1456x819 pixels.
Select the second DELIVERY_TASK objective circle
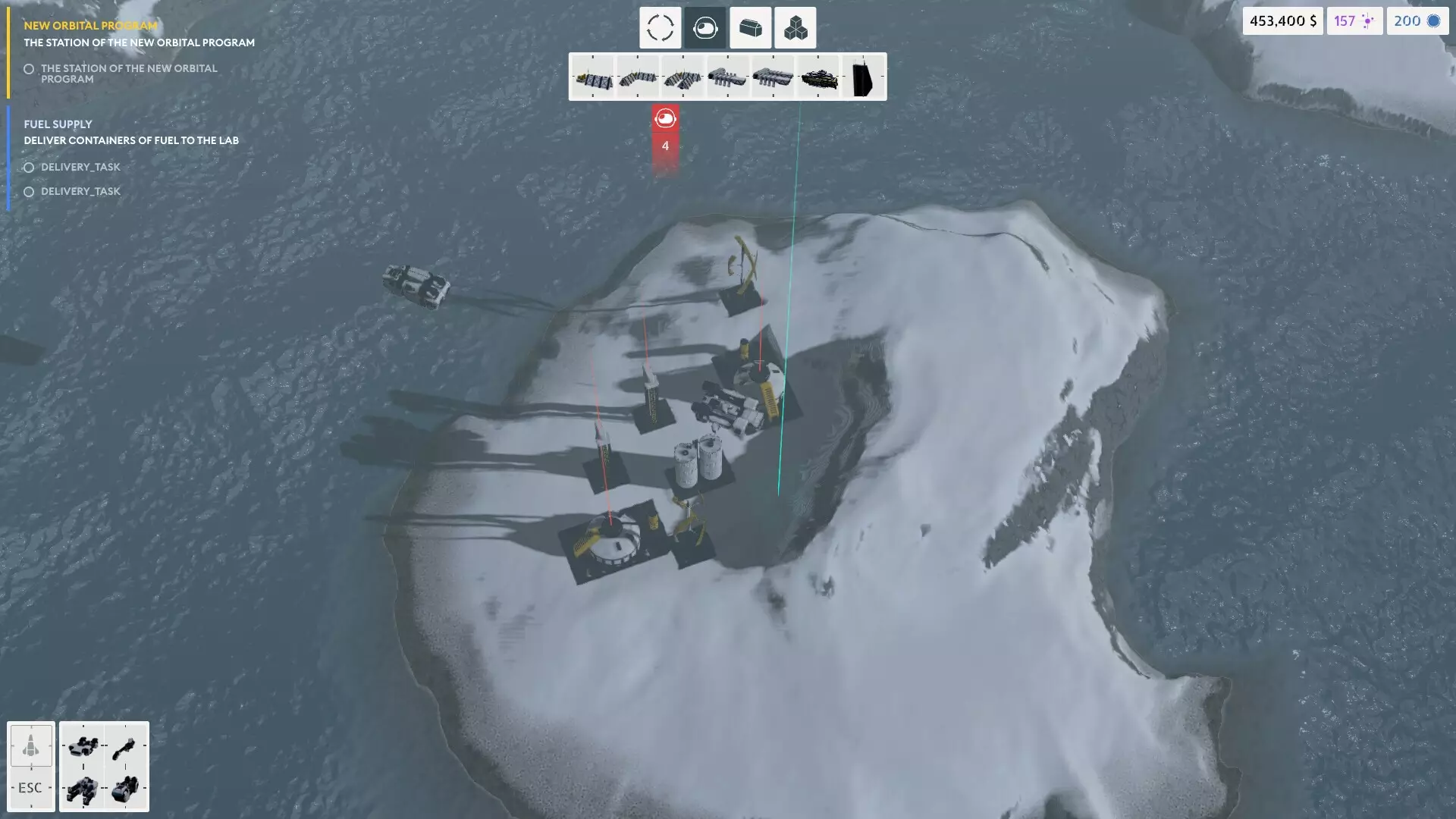click(x=29, y=192)
